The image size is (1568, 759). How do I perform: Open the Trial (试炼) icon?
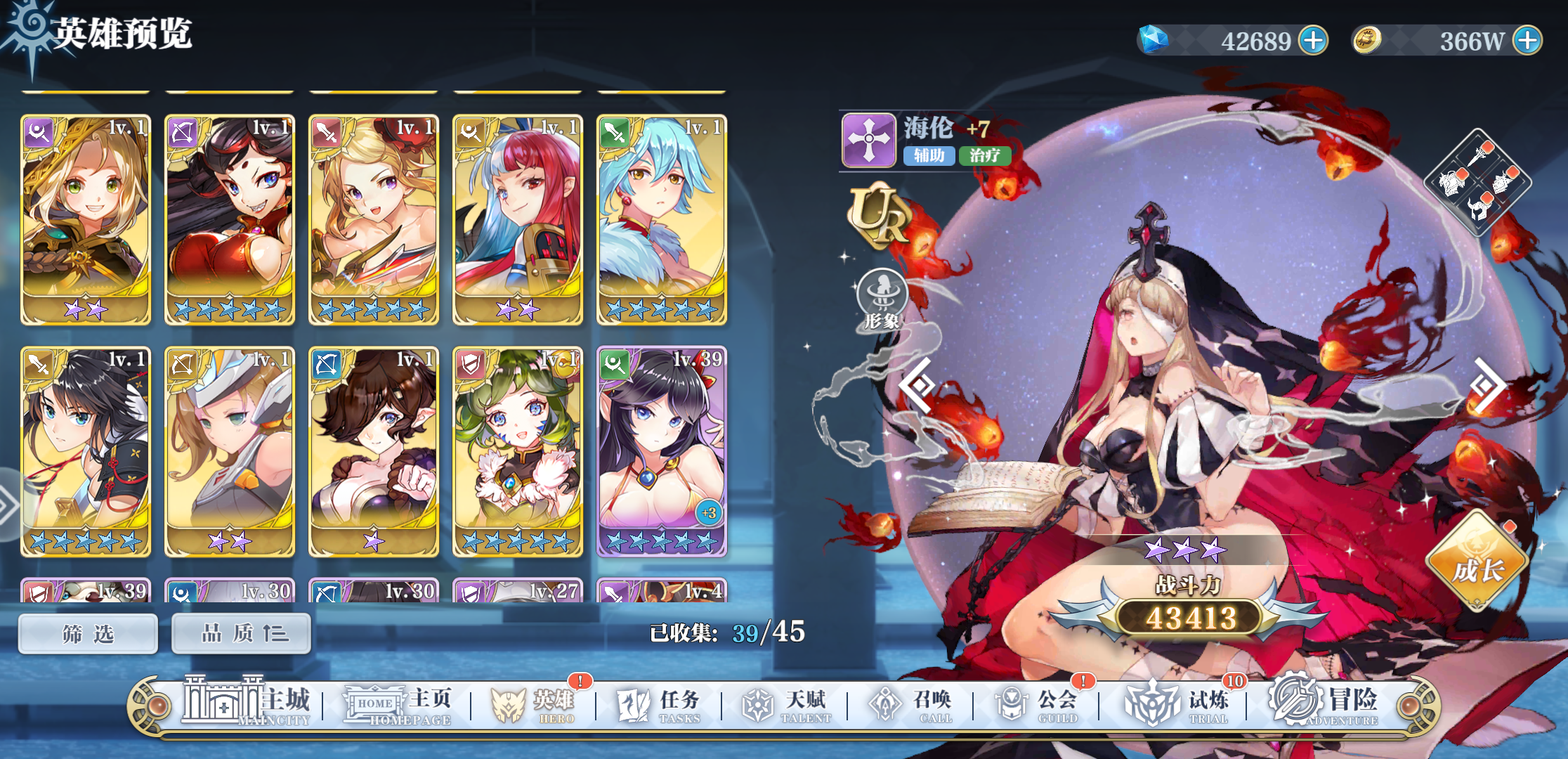(1152, 705)
